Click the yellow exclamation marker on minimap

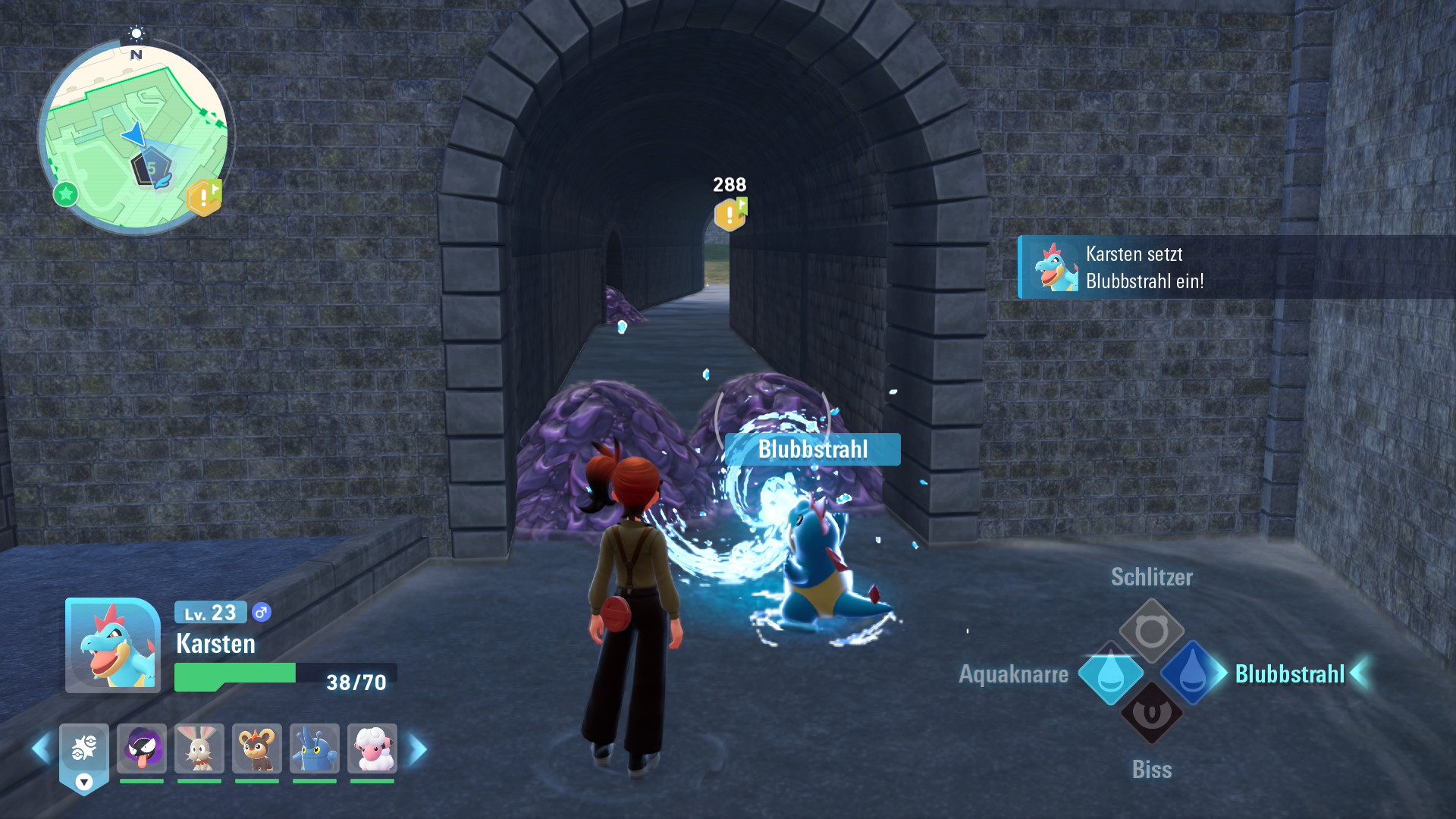(204, 197)
